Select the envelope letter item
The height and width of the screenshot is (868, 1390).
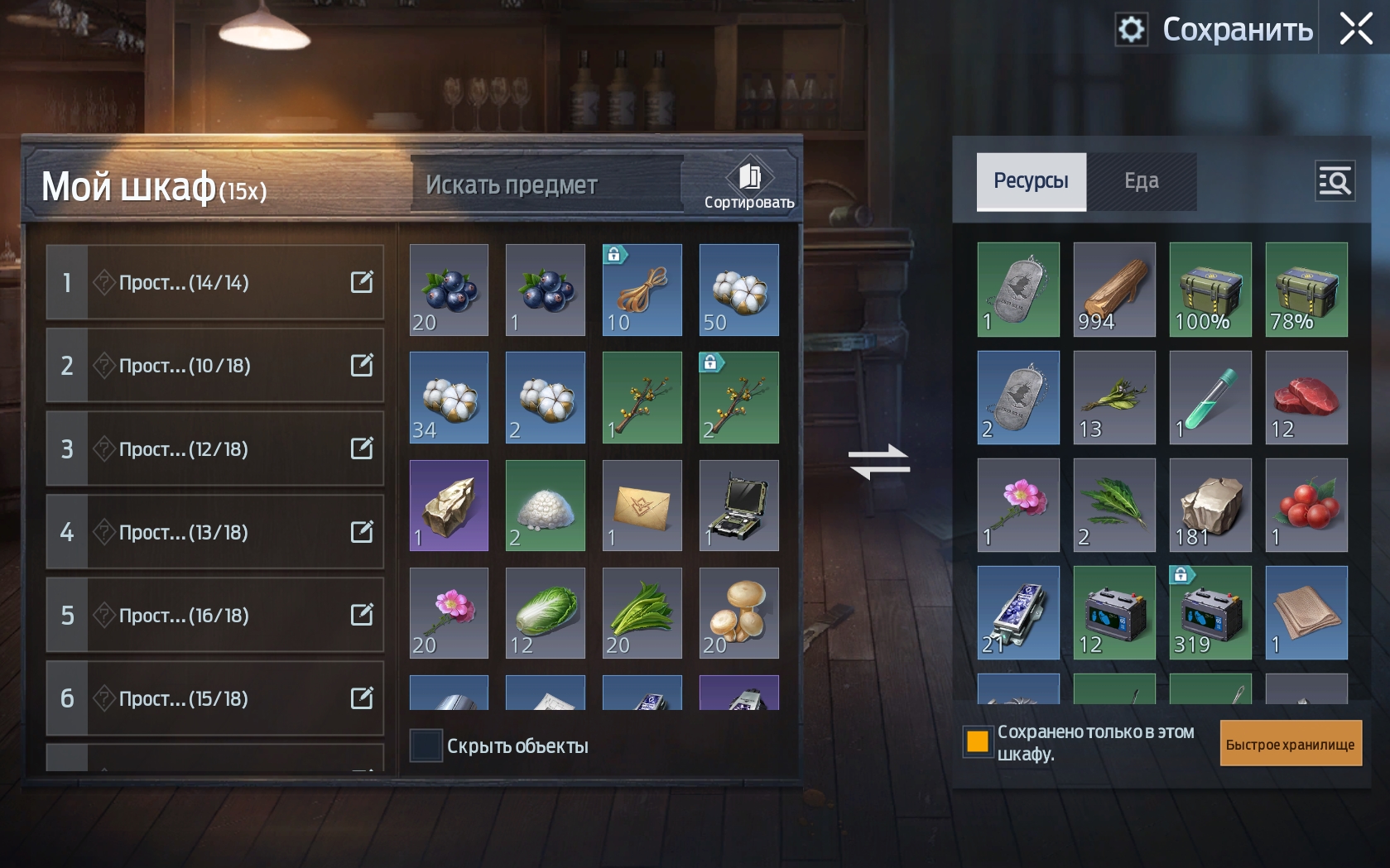pyautogui.click(x=642, y=506)
